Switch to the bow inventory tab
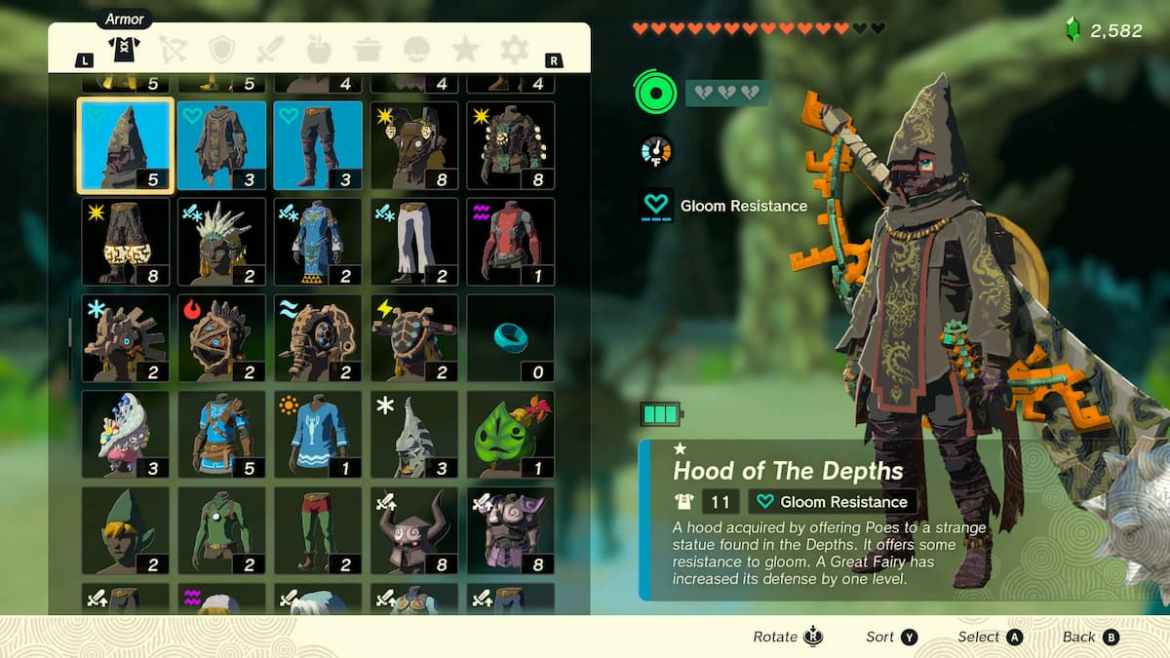This screenshot has height=658, width=1170. point(175,50)
